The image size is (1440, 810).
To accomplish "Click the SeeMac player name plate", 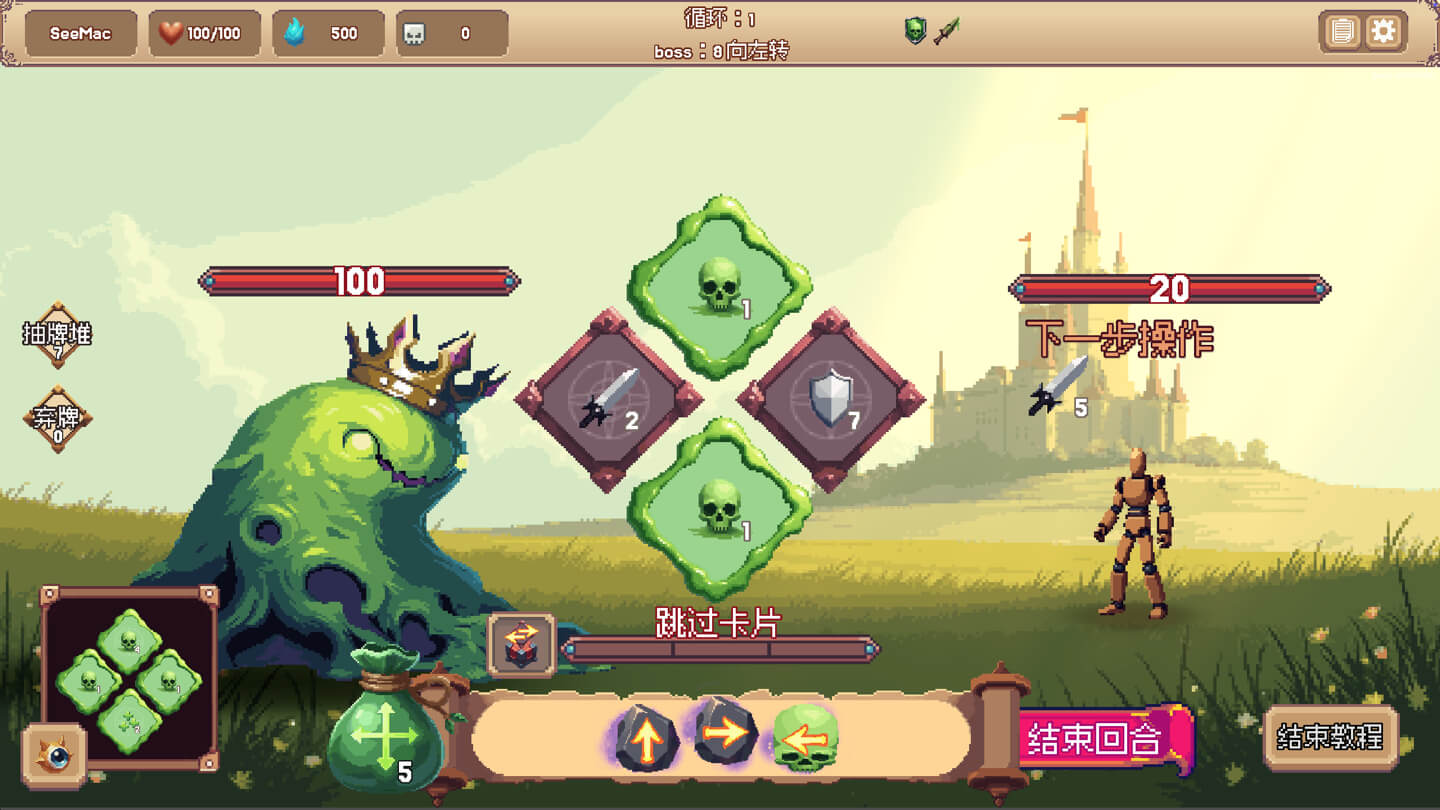I will pyautogui.click(x=80, y=33).
